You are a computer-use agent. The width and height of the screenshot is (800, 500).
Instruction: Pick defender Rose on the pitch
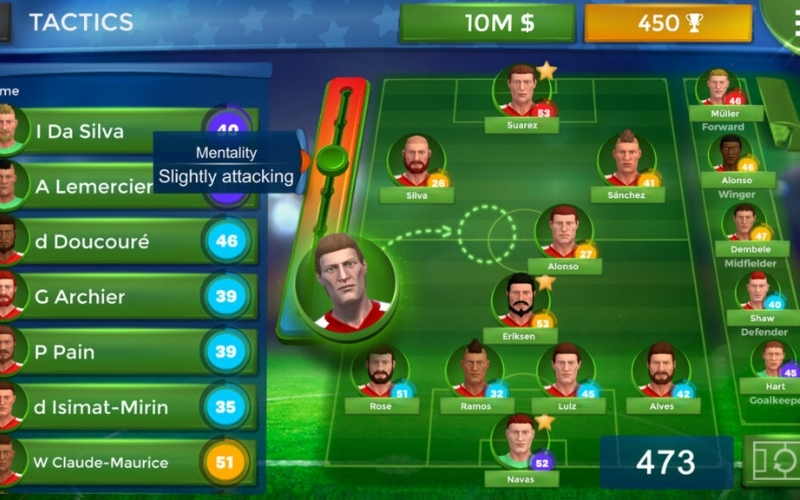point(381,374)
